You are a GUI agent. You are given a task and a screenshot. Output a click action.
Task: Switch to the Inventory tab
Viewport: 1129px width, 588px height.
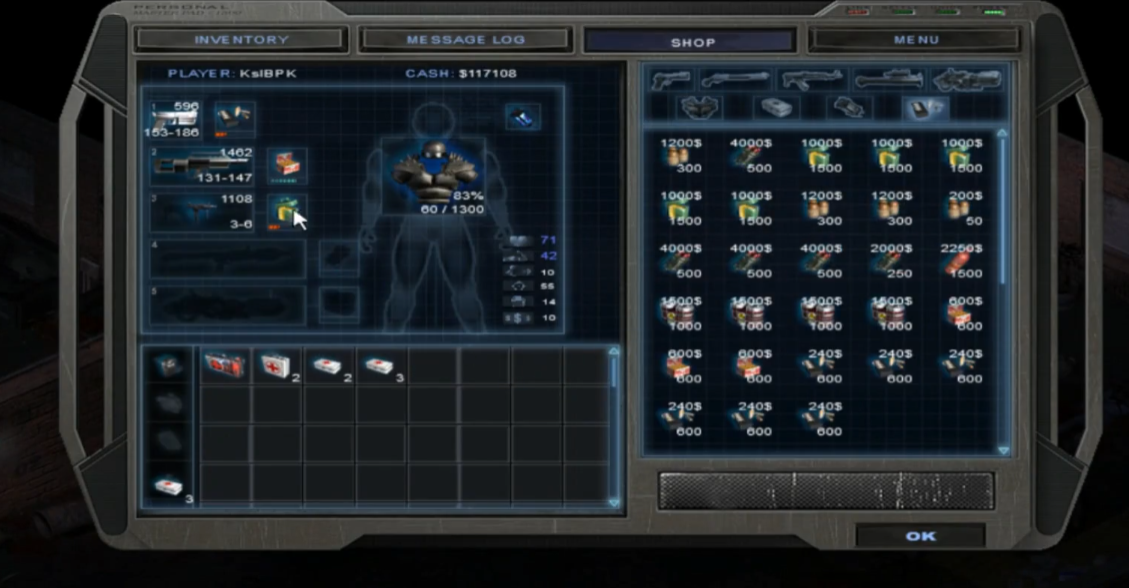(x=241, y=40)
